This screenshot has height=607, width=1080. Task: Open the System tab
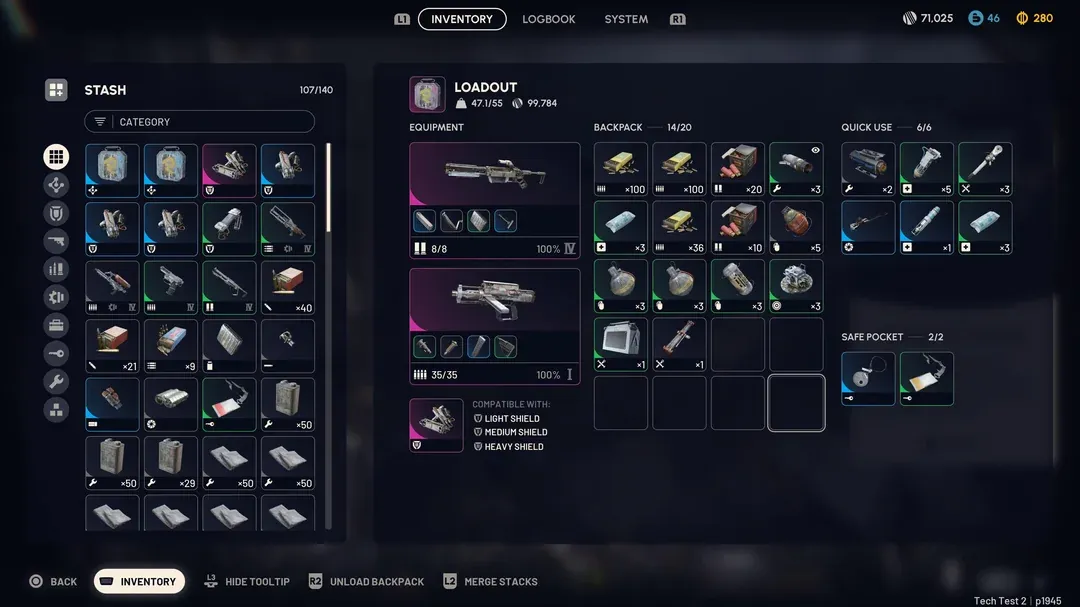(x=626, y=19)
